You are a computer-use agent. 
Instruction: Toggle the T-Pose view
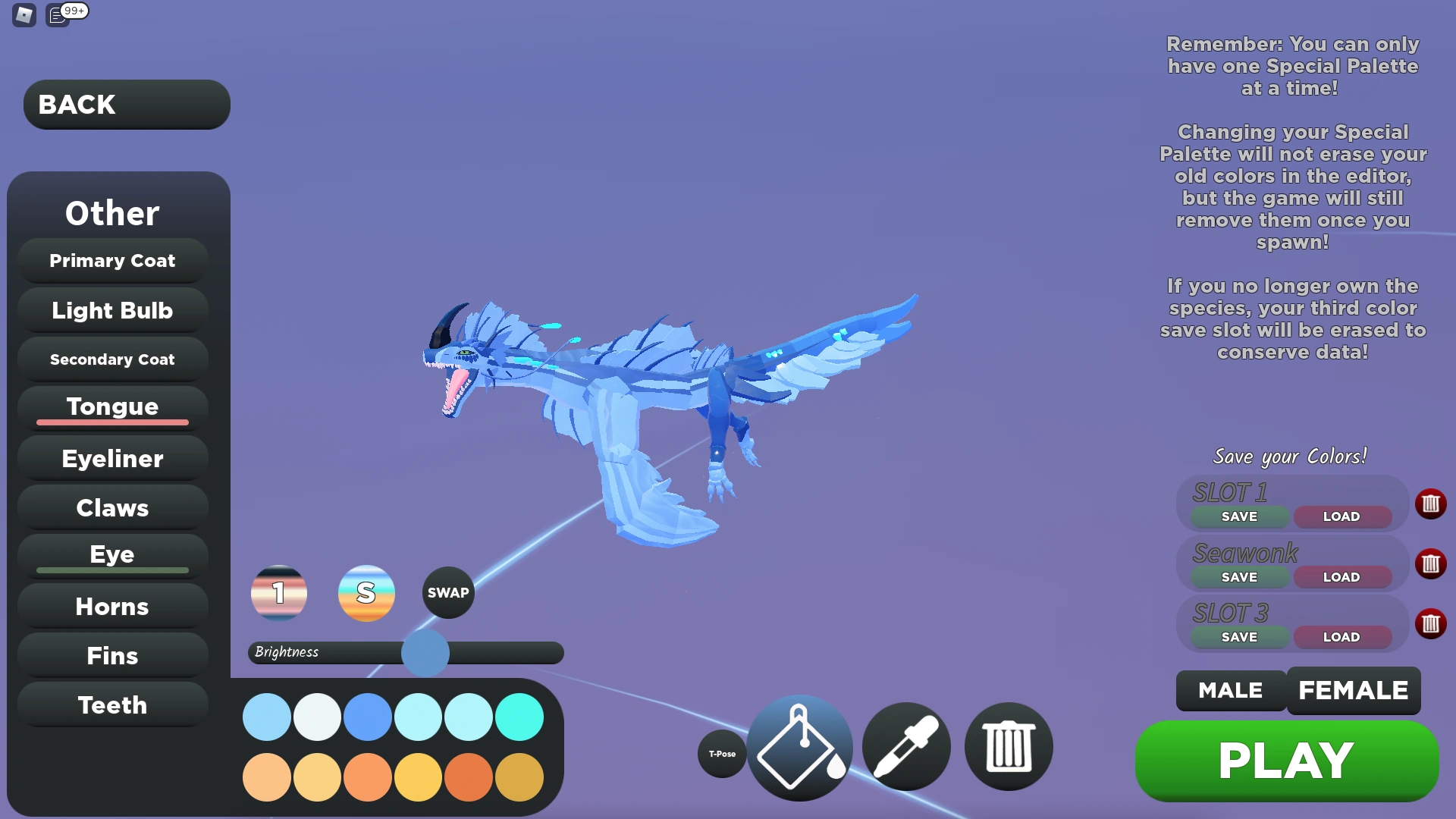(721, 754)
